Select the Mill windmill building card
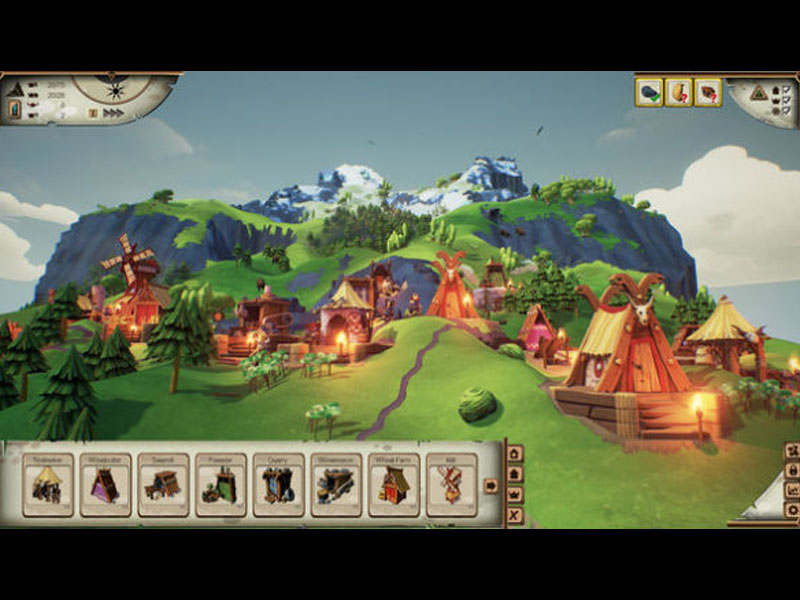This screenshot has height=600, width=800. coord(451,485)
